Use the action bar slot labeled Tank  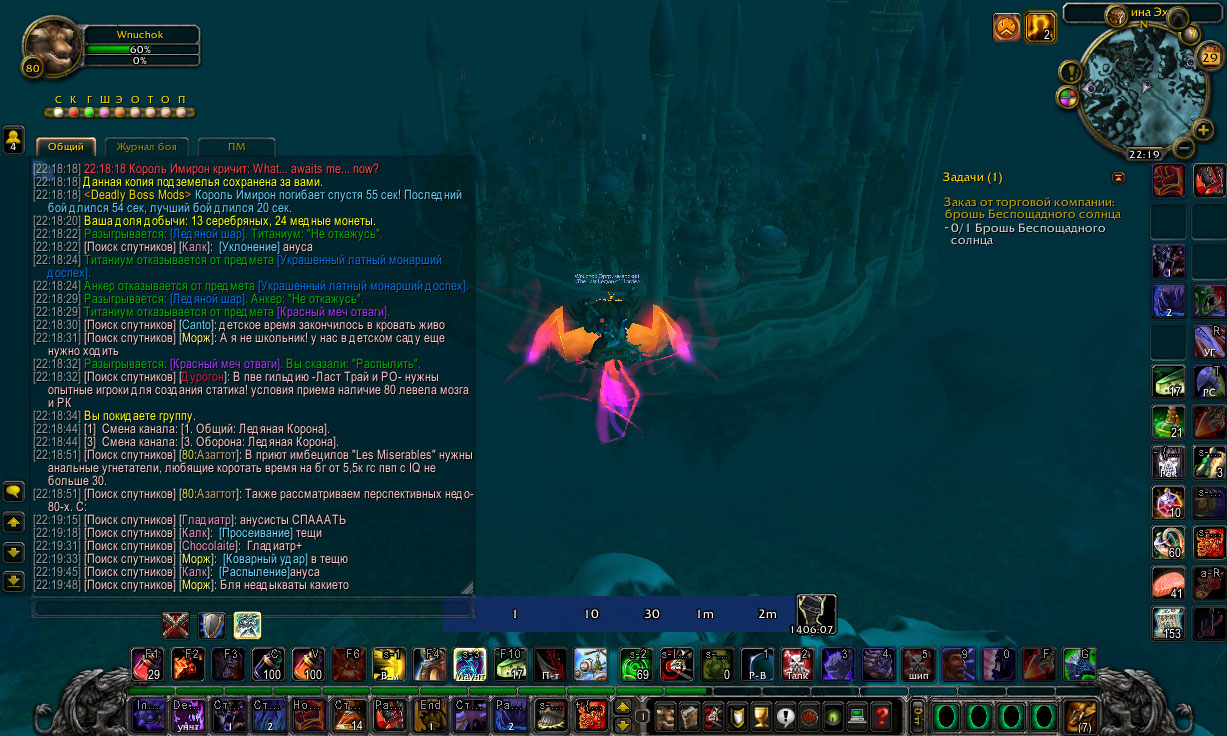point(795,664)
